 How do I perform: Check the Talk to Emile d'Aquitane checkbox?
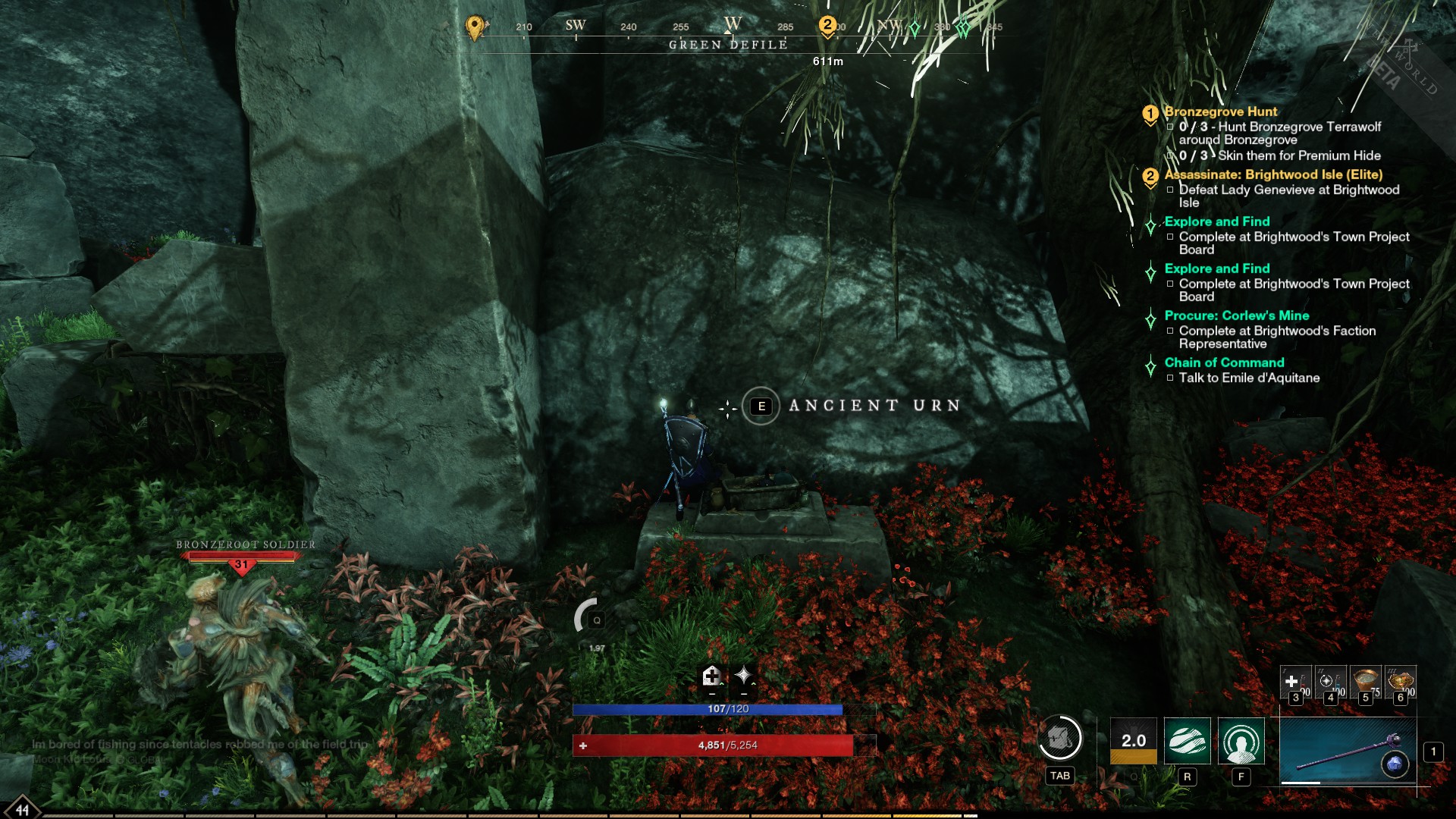1170,378
